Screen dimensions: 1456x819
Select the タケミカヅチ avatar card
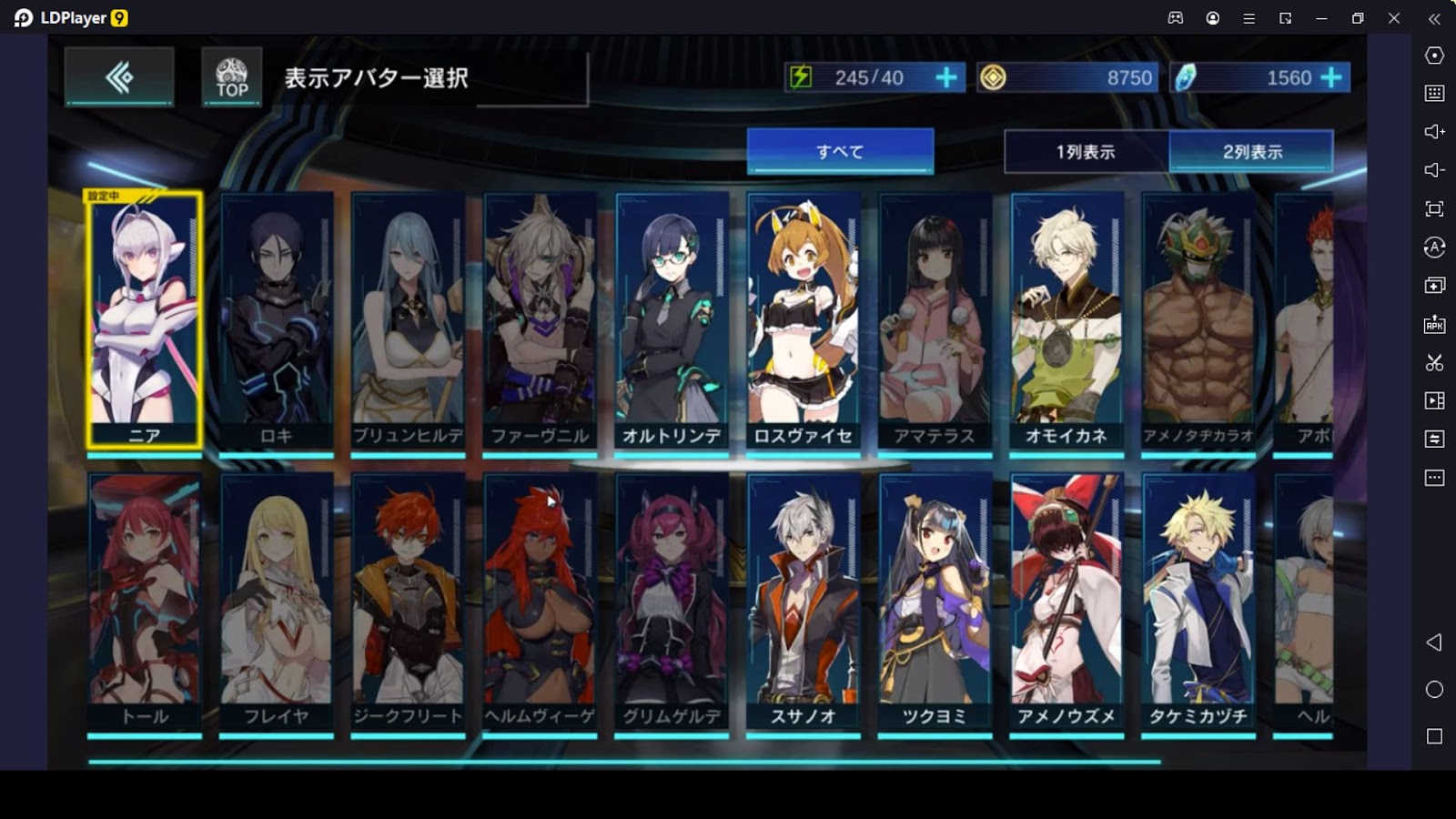pyautogui.click(x=1198, y=601)
